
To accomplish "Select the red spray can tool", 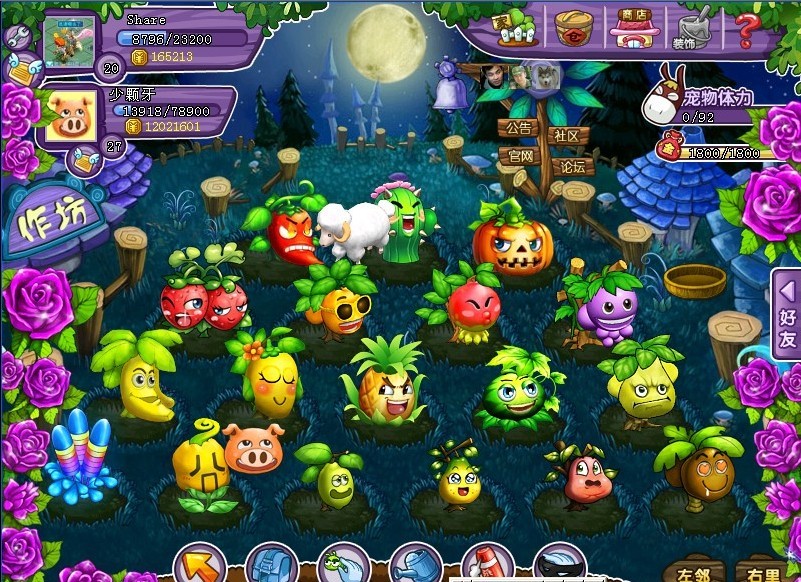I will tap(487, 566).
